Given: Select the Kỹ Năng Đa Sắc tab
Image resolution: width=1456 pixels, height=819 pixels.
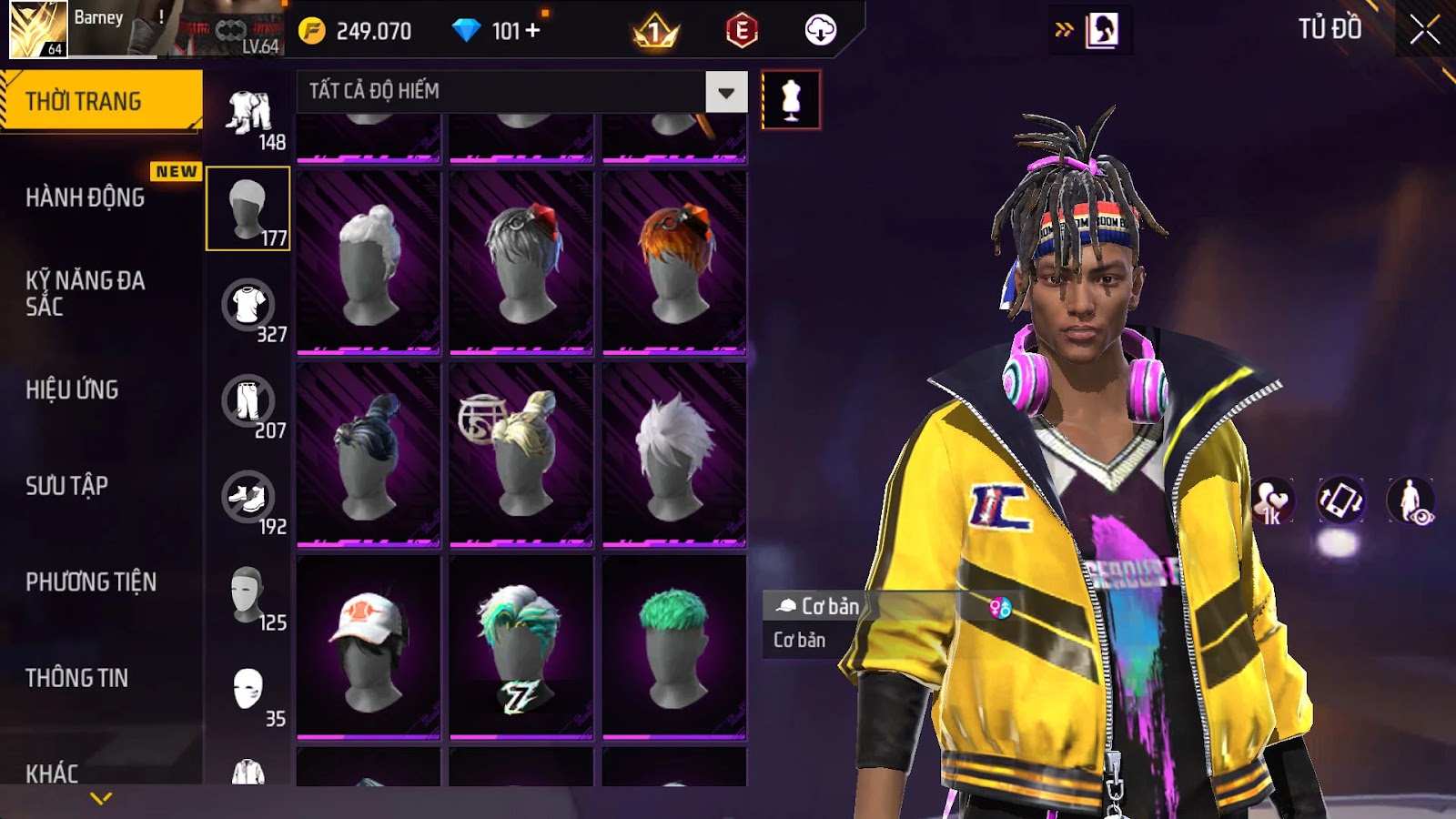Looking at the screenshot, I should click(x=85, y=293).
